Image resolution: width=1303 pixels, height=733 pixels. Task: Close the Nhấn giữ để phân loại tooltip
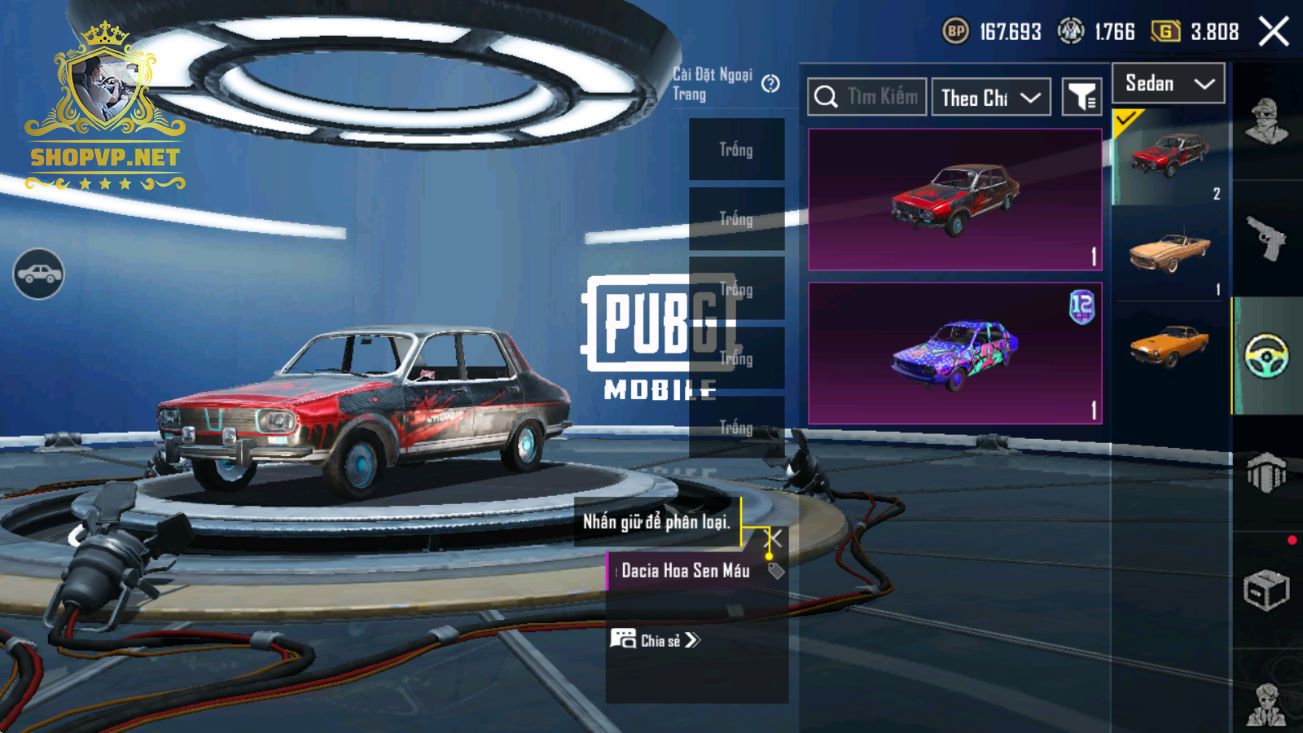pos(773,539)
